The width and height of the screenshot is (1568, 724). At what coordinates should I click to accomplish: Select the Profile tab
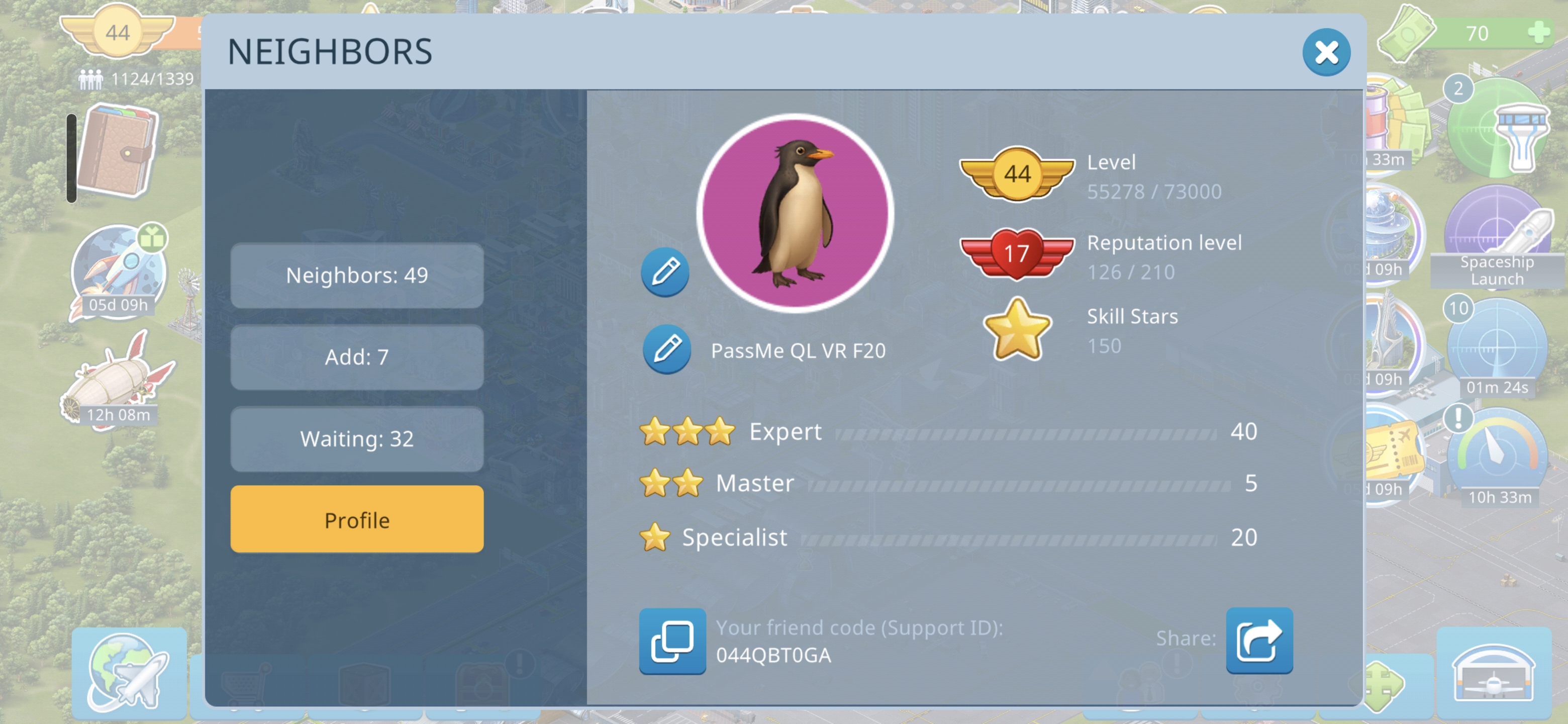[x=357, y=520]
